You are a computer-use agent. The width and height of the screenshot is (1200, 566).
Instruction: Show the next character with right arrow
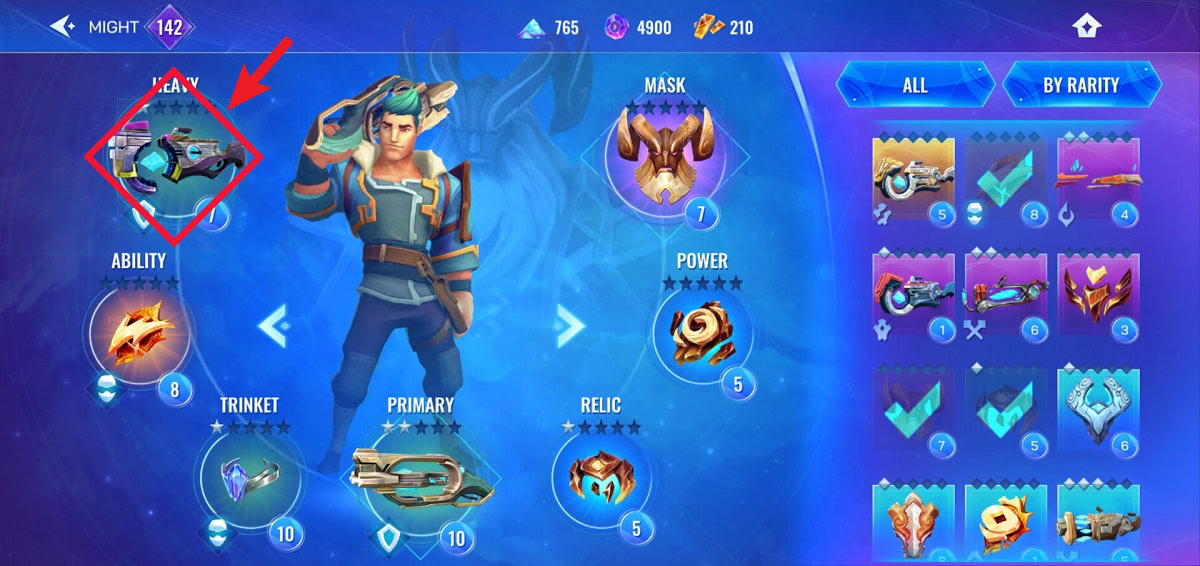(x=570, y=324)
